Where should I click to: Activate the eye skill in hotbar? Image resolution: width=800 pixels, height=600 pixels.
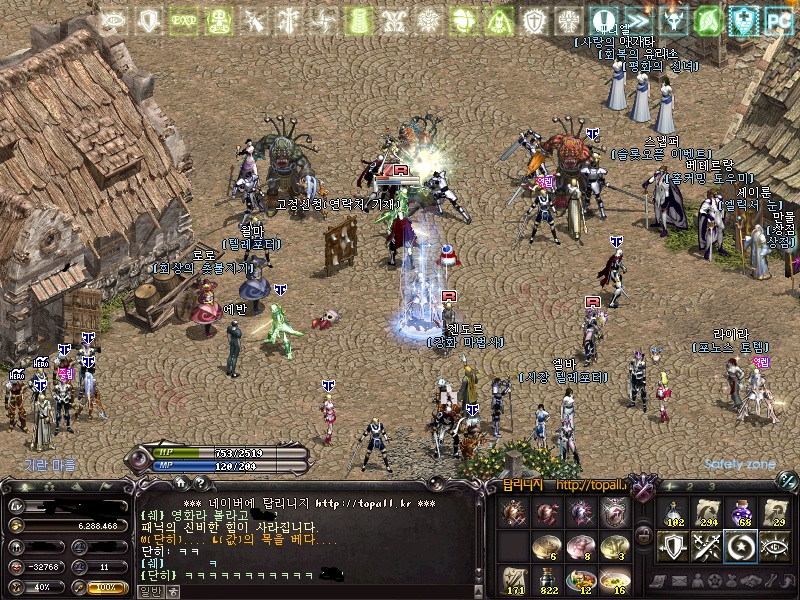[x=777, y=546]
